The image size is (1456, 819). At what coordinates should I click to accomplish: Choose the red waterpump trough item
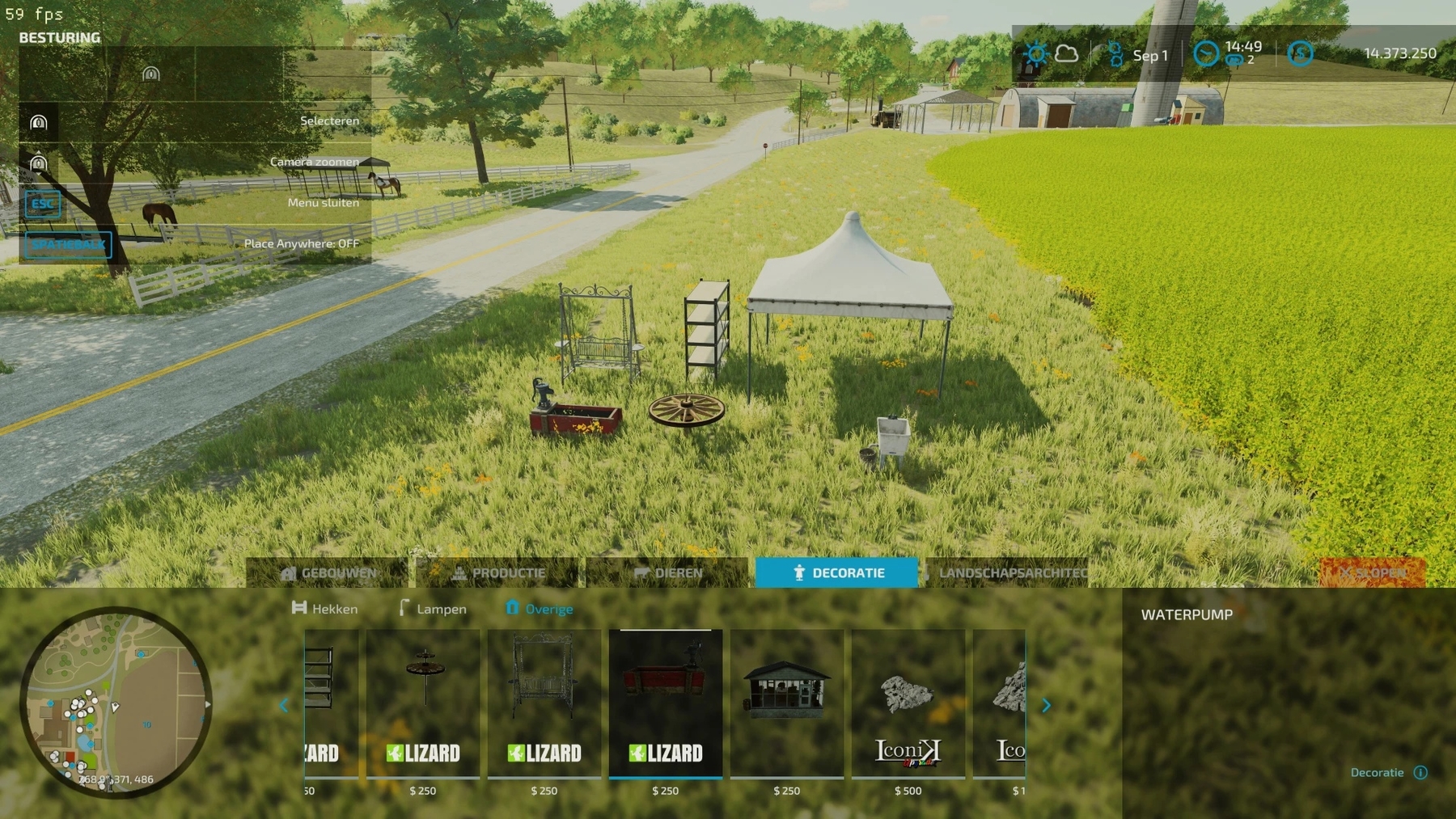666,703
